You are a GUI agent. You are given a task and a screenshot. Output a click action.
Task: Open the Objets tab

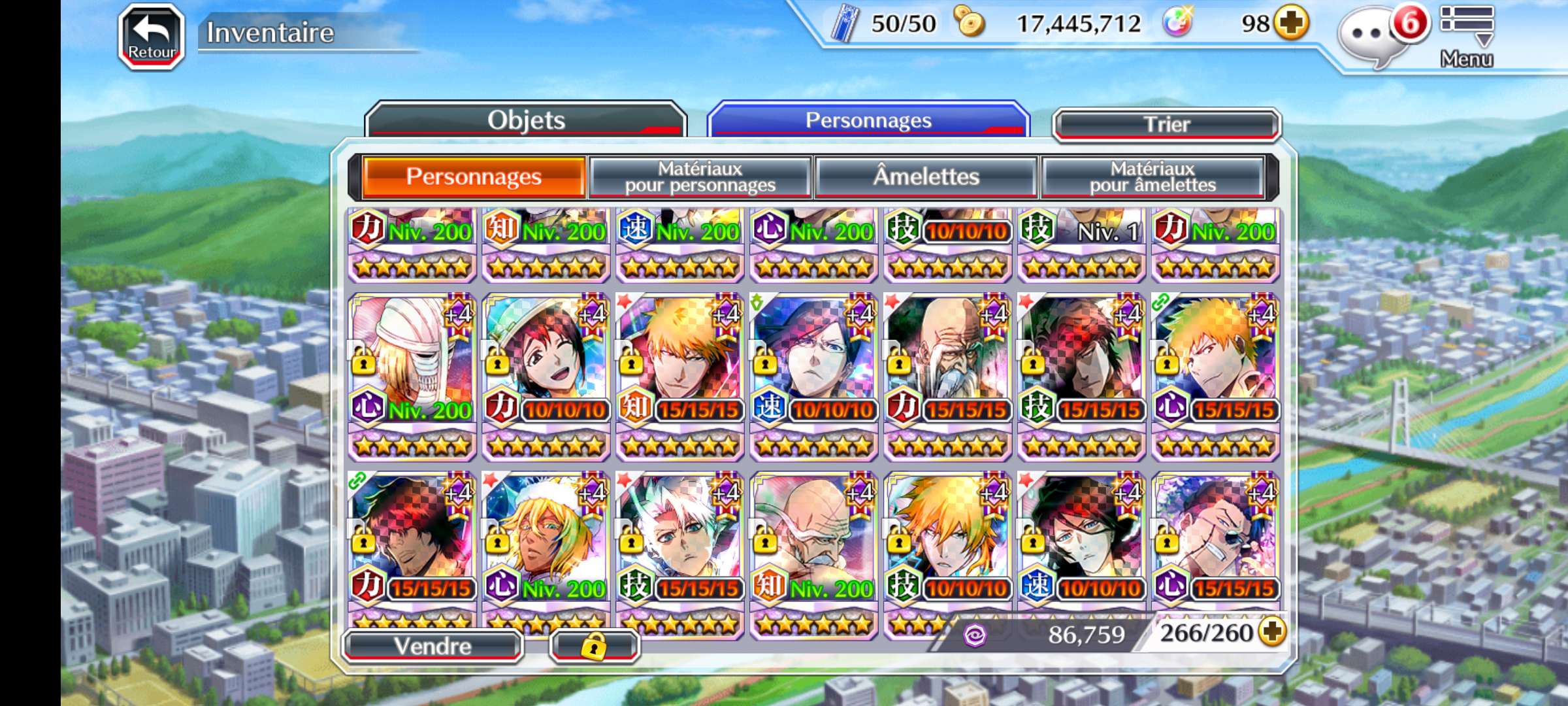pyautogui.click(x=526, y=120)
